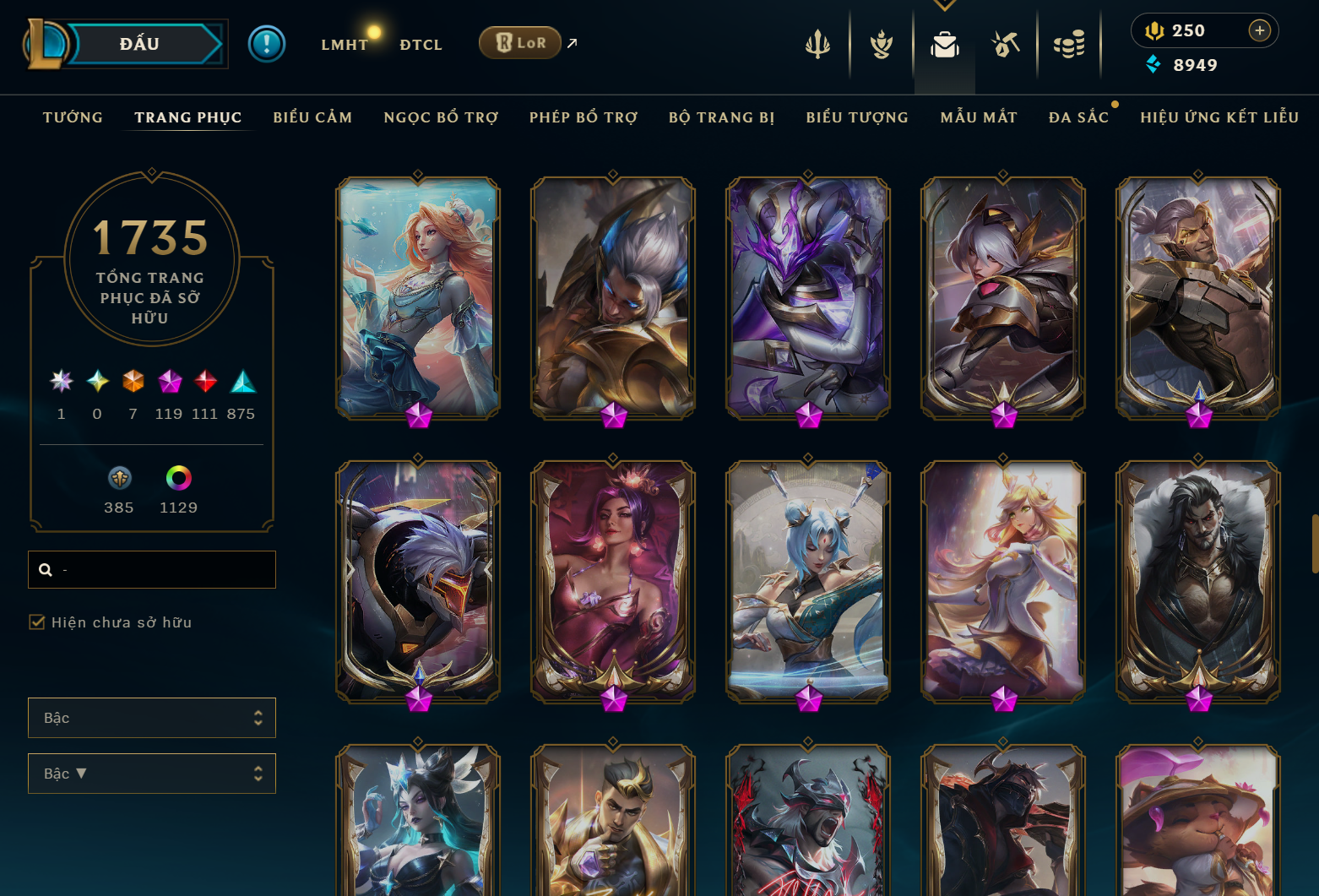The width and height of the screenshot is (1319, 896).
Task: Click the ĐẤU play button
Action: coord(138,43)
